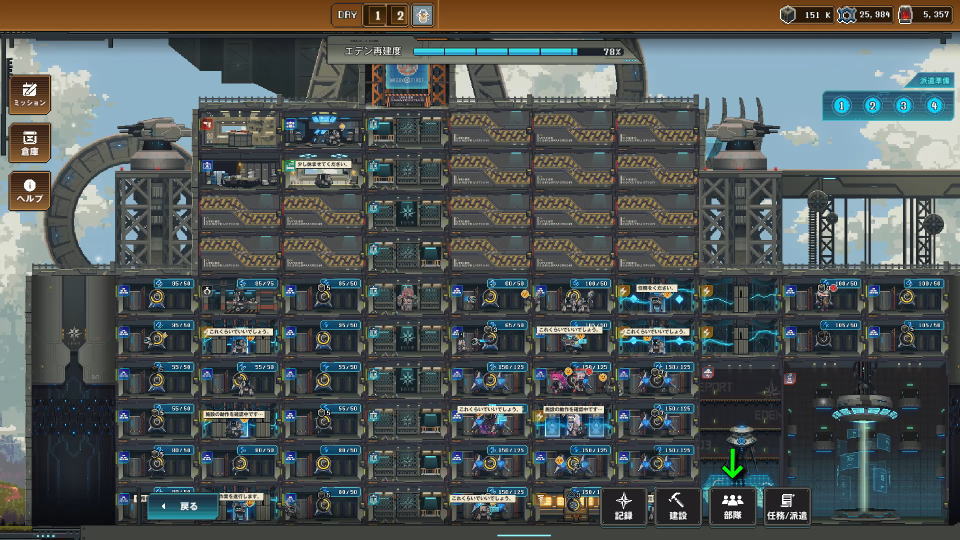Select dispatch slot number 3

tap(903, 105)
